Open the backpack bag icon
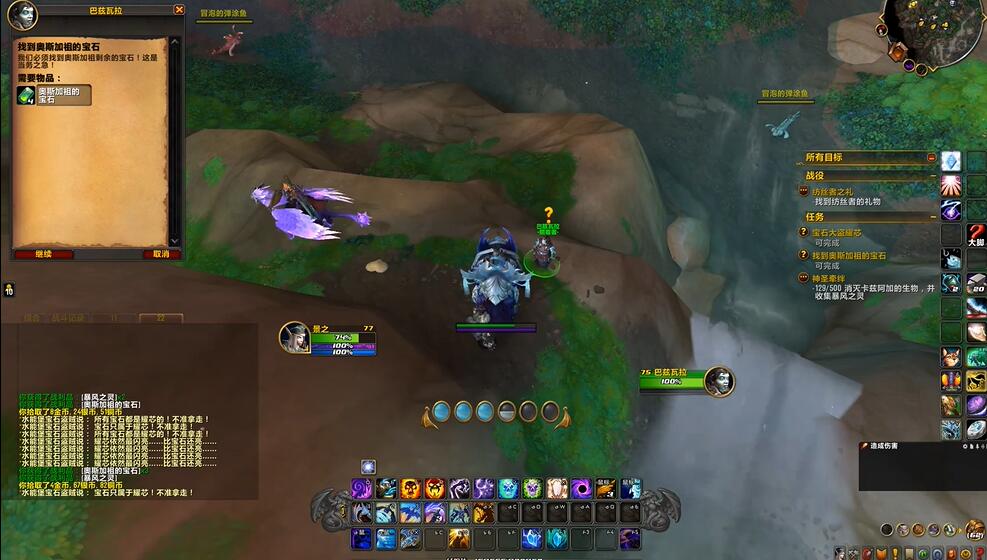This screenshot has width=987, height=560. click(x=974, y=529)
